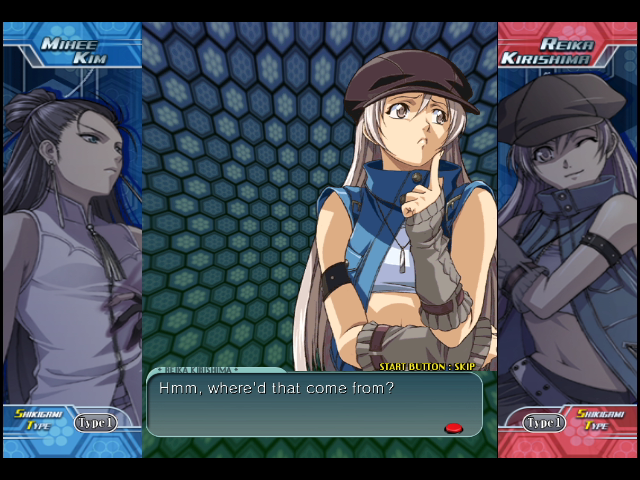Advance the "where'd that come from?" dialogue box
This screenshot has width=640, height=480.
(x=314, y=404)
